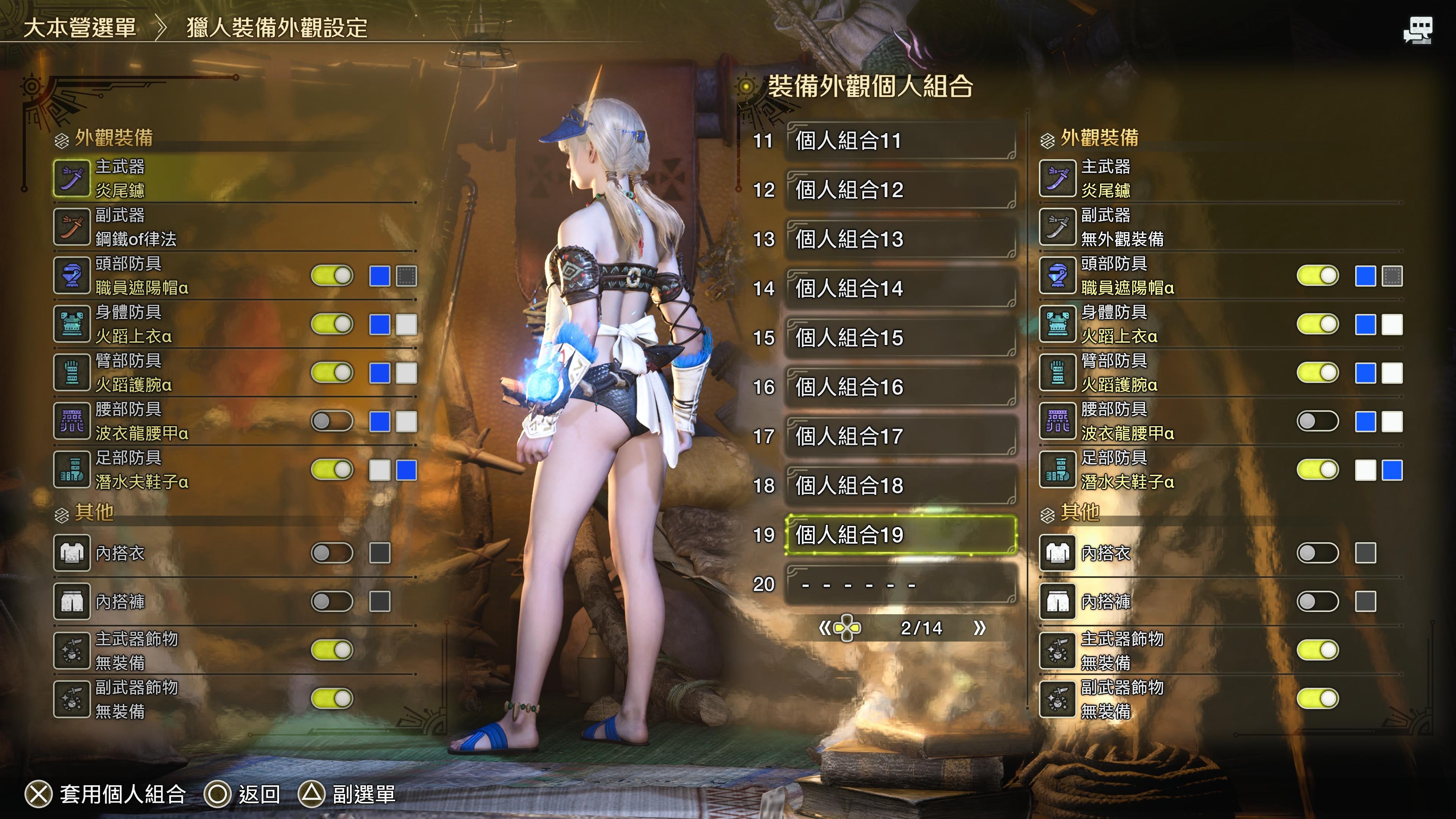Screen dimensions: 1456x819
Task: Choose the 個人組合15 layout entry
Action: click(x=901, y=337)
